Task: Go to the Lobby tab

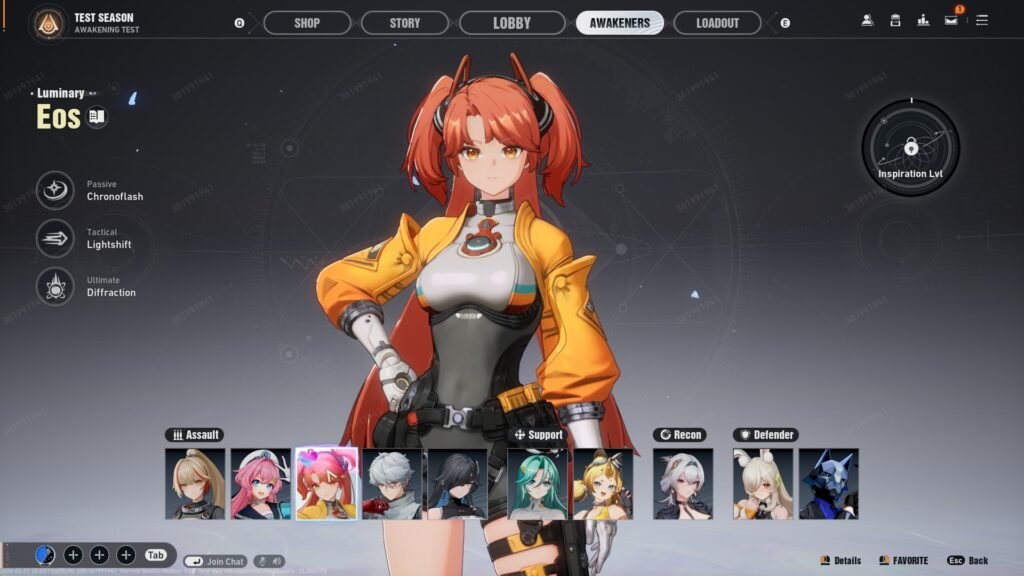Action: pyautogui.click(x=512, y=23)
